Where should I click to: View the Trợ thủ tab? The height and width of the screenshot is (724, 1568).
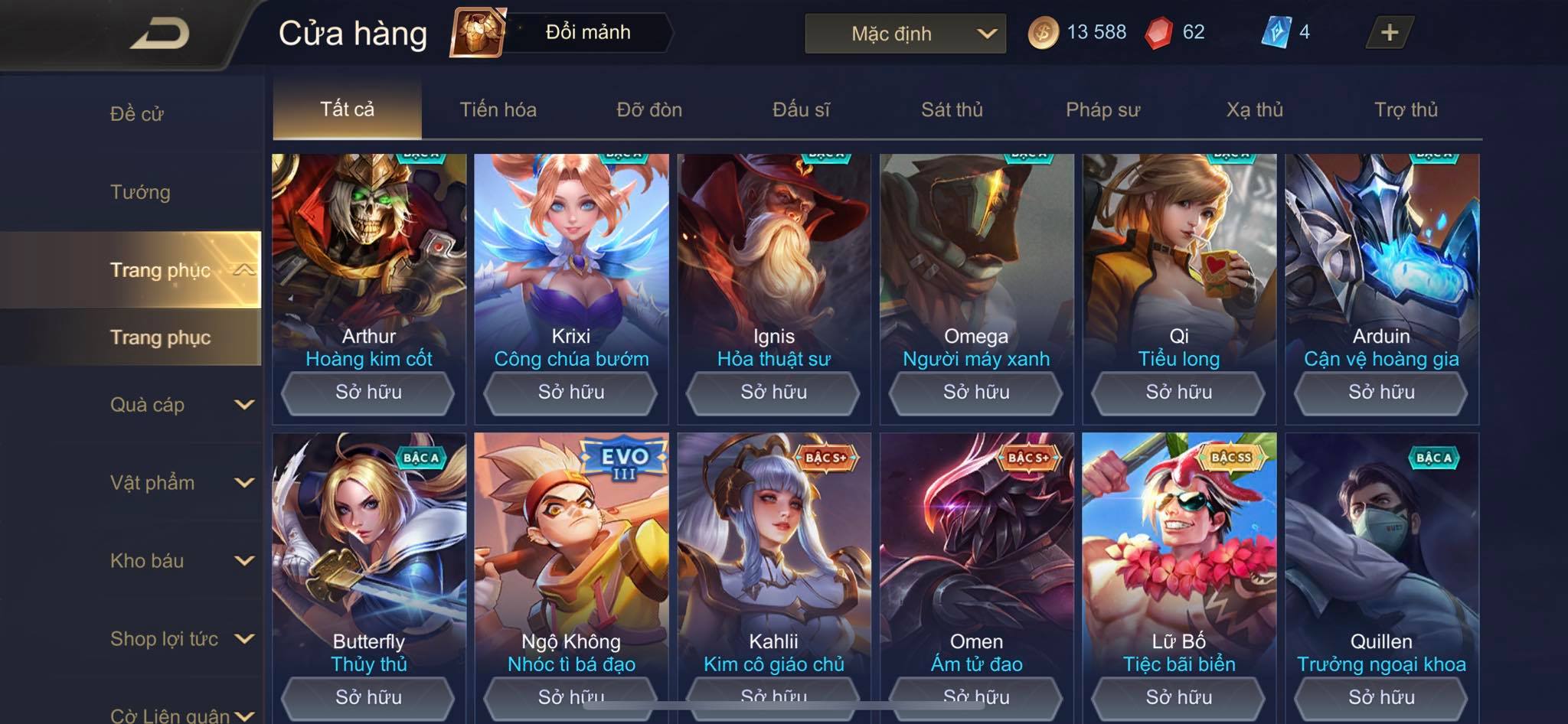(1406, 109)
